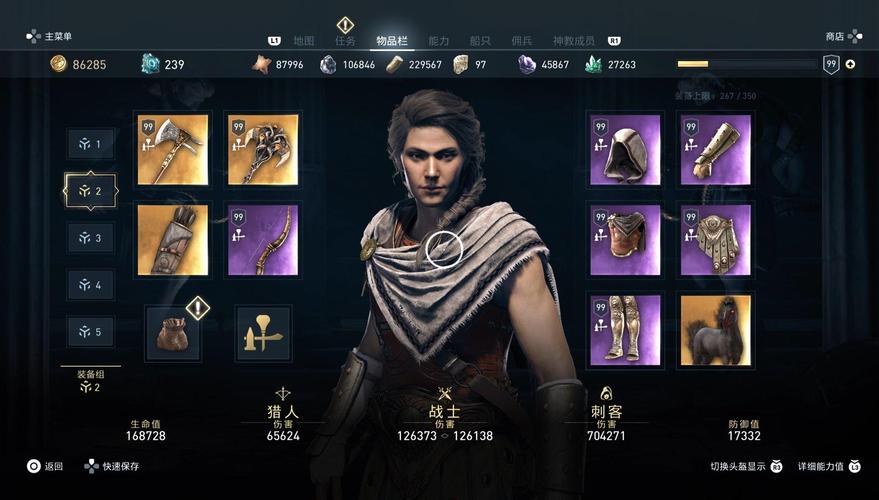The height and width of the screenshot is (500, 879).
Task: Open the 任务 tab
Action: [x=345, y=41]
